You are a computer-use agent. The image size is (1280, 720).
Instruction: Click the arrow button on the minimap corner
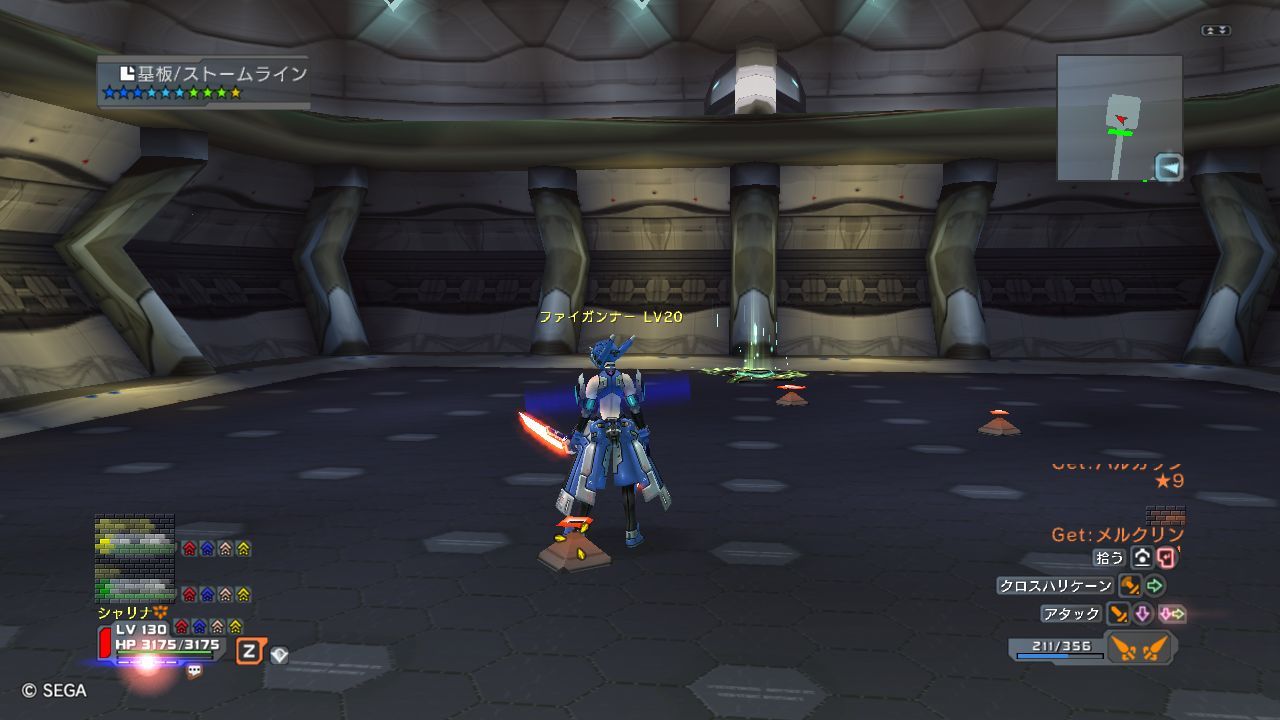pos(1168,167)
